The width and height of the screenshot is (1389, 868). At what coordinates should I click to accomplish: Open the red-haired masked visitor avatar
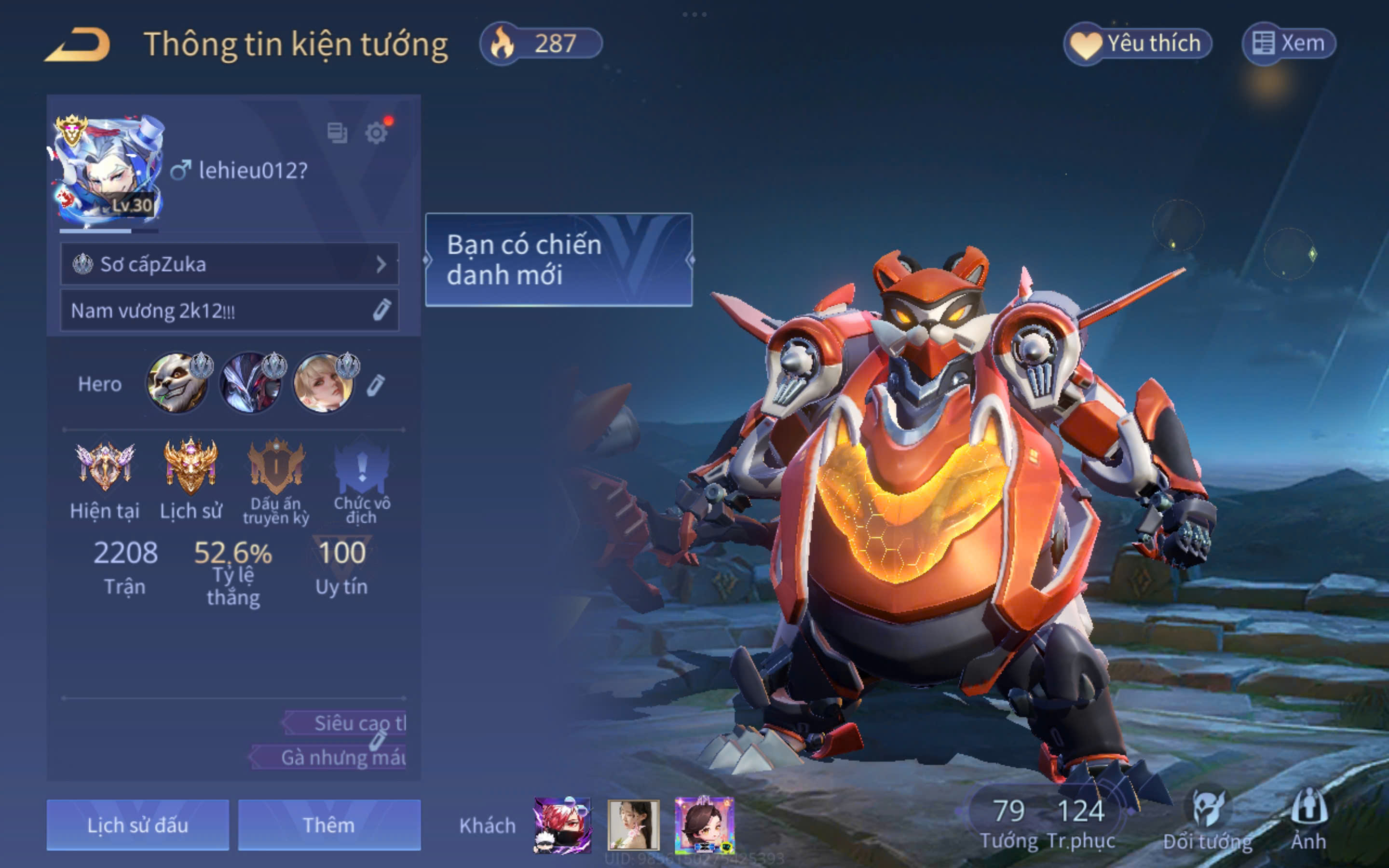coord(562,825)
